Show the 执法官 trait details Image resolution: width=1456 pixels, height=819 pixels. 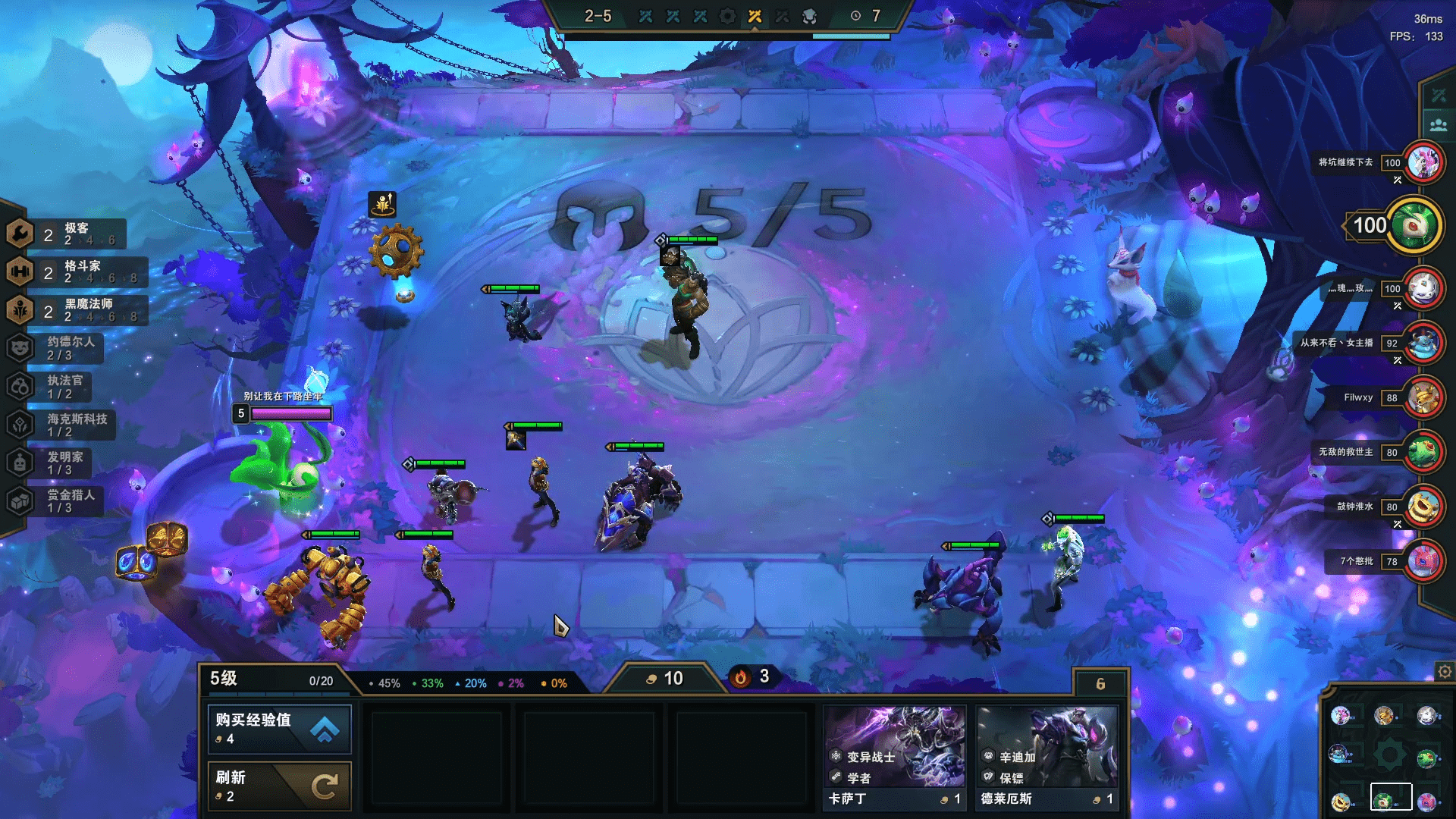pyautogui.click(x=57, y=387)
